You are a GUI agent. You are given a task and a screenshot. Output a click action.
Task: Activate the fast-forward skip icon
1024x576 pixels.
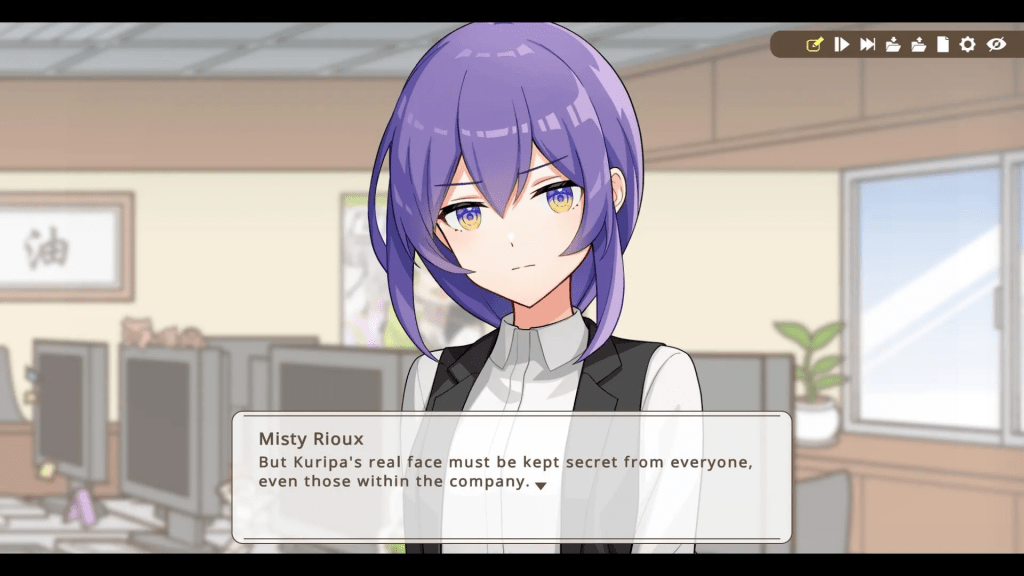[868, 44]
